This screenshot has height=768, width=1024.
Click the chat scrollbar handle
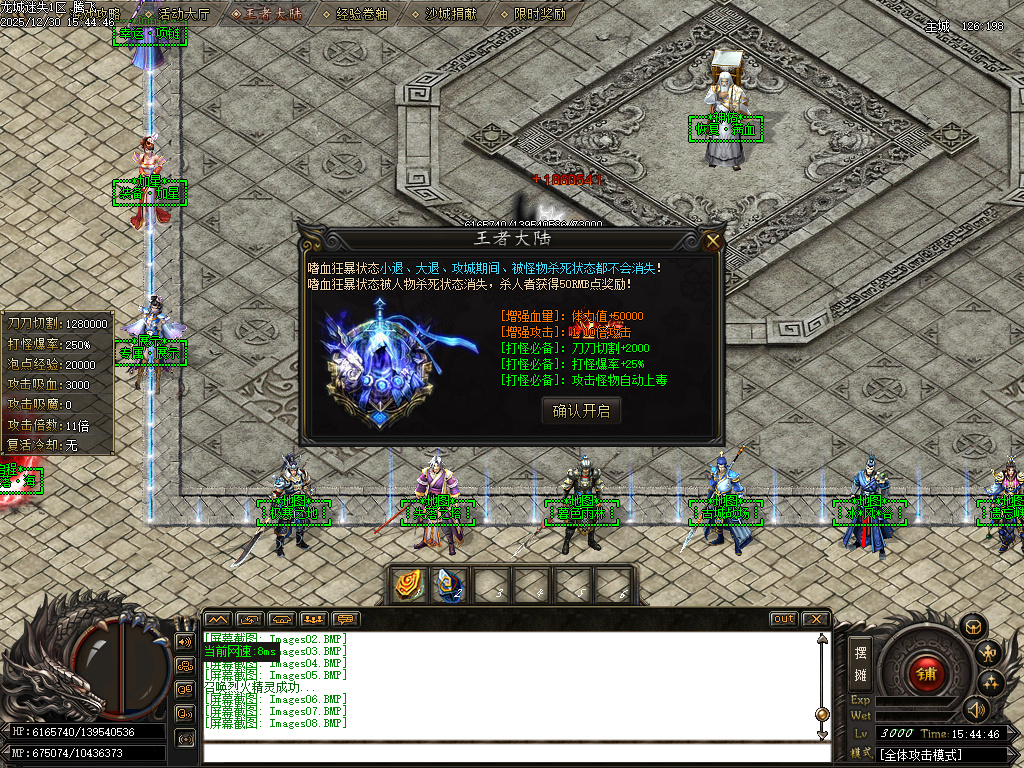tap(822, 714)
